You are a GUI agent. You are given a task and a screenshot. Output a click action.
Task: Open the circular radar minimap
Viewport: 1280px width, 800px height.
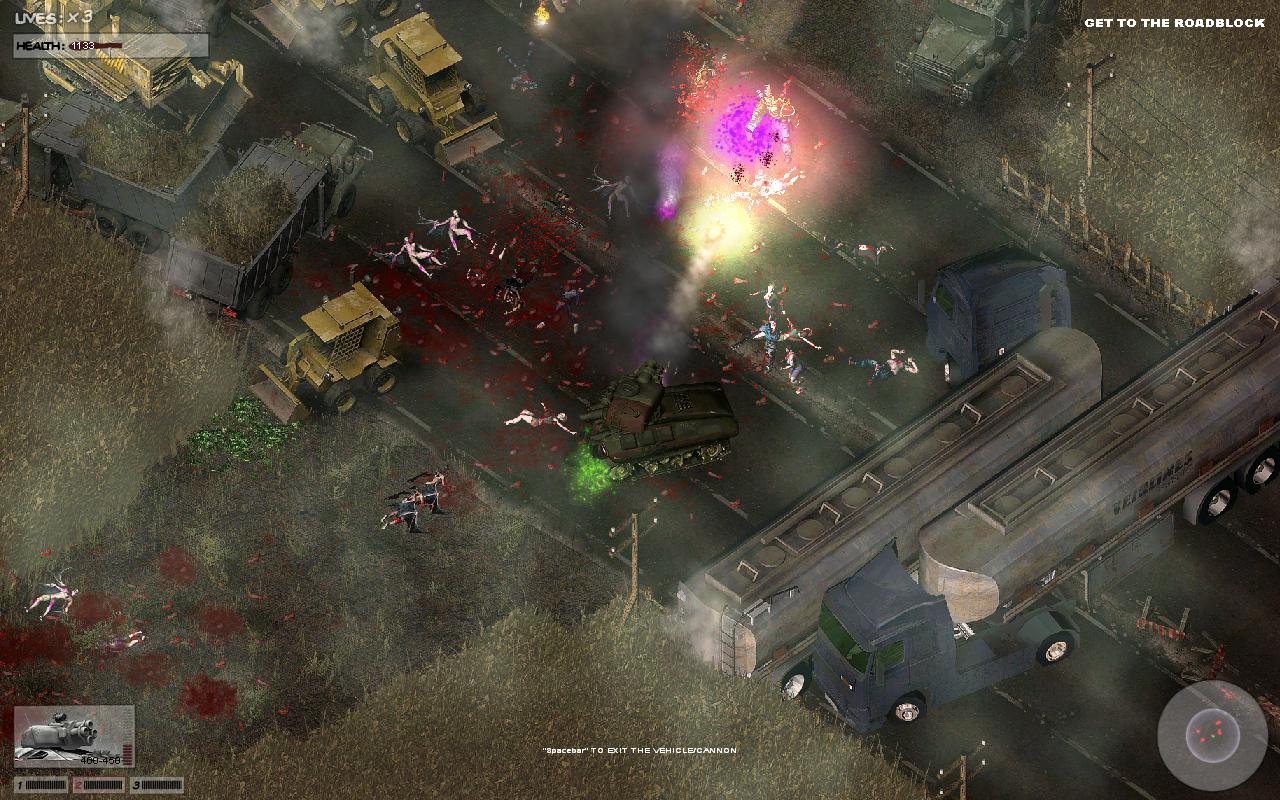1211,735
